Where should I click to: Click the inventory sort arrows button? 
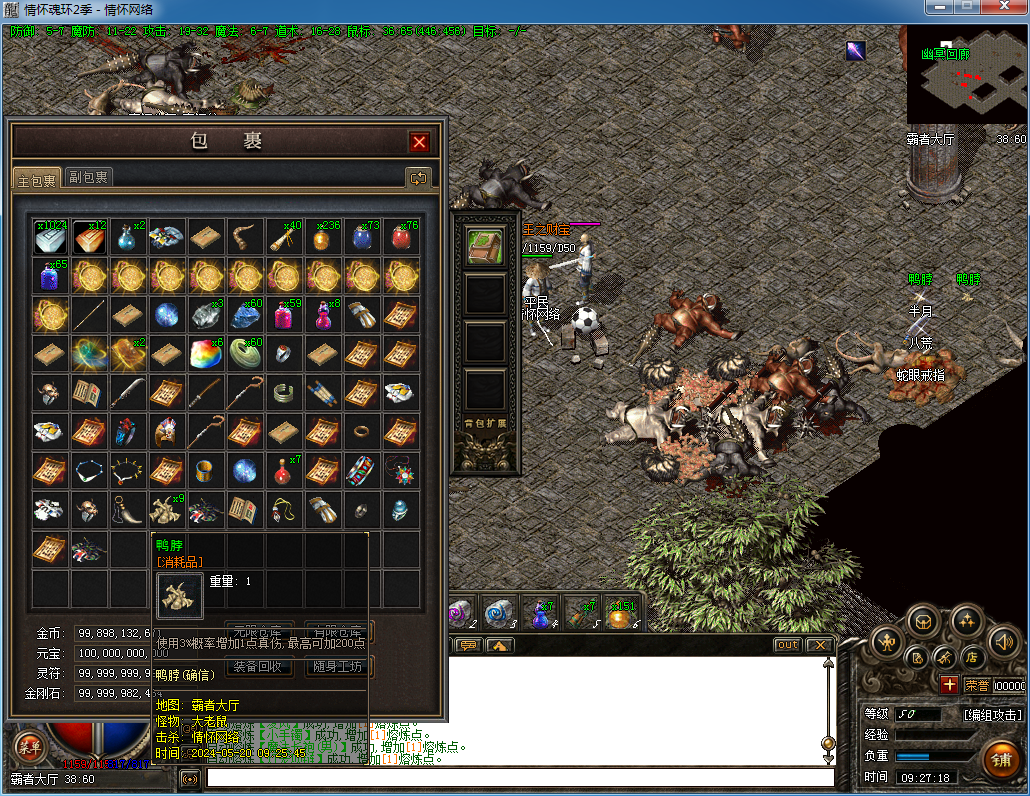point(418,178)
